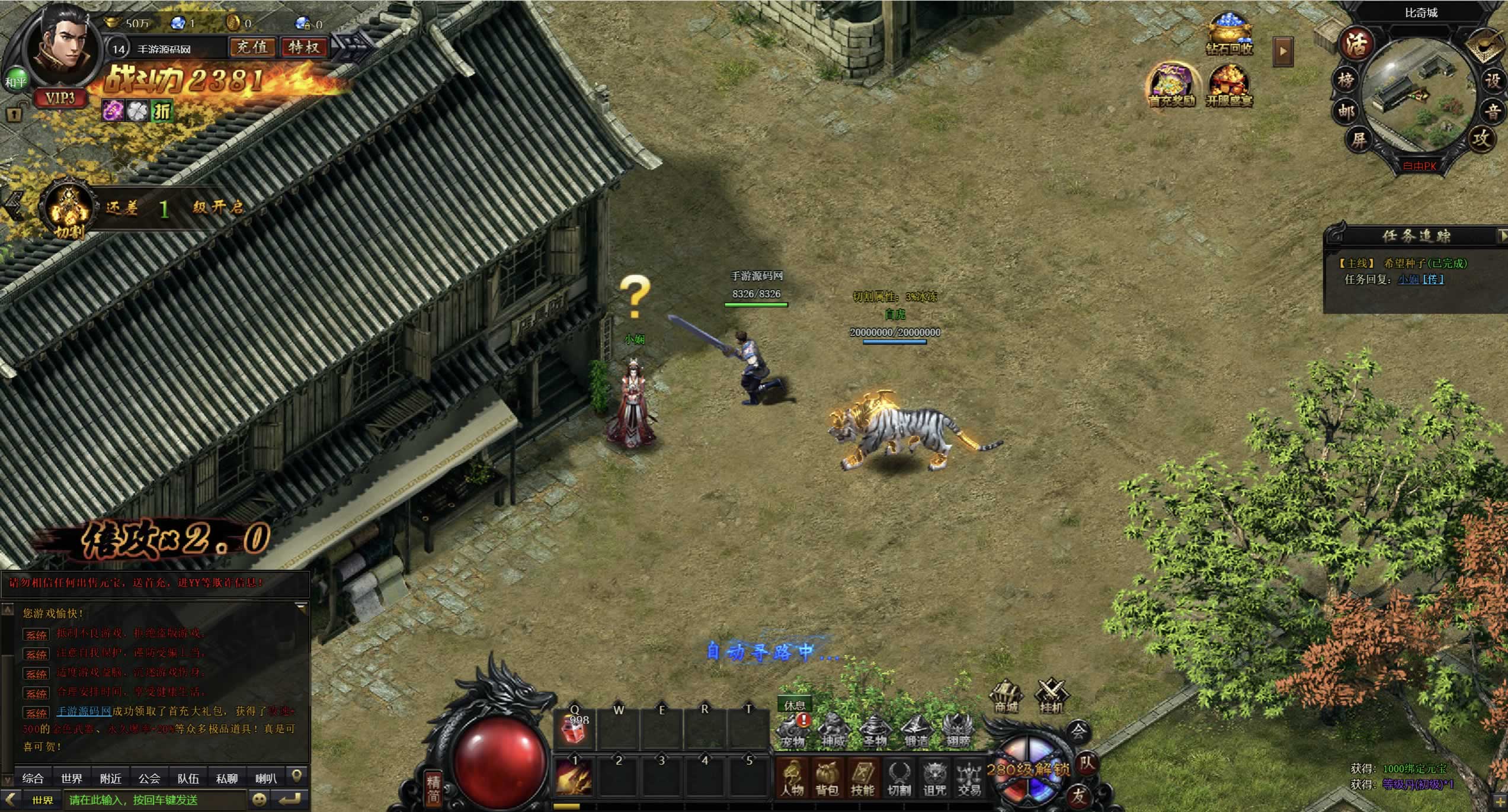Open the 充值 recharge button
1508x812 pixels.
tap(252, 47)
